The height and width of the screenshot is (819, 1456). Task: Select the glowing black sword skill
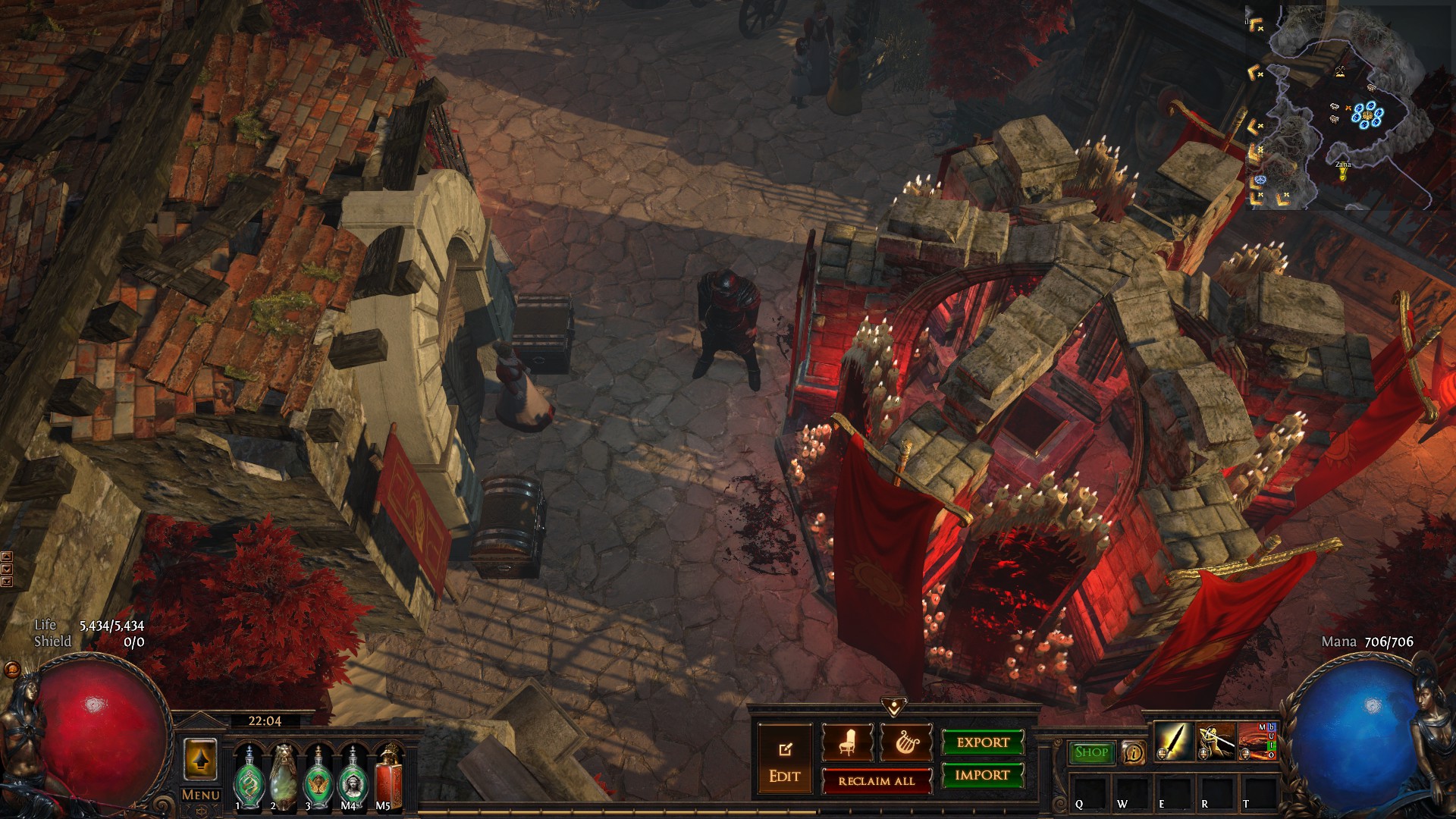tap(1172, 742)
